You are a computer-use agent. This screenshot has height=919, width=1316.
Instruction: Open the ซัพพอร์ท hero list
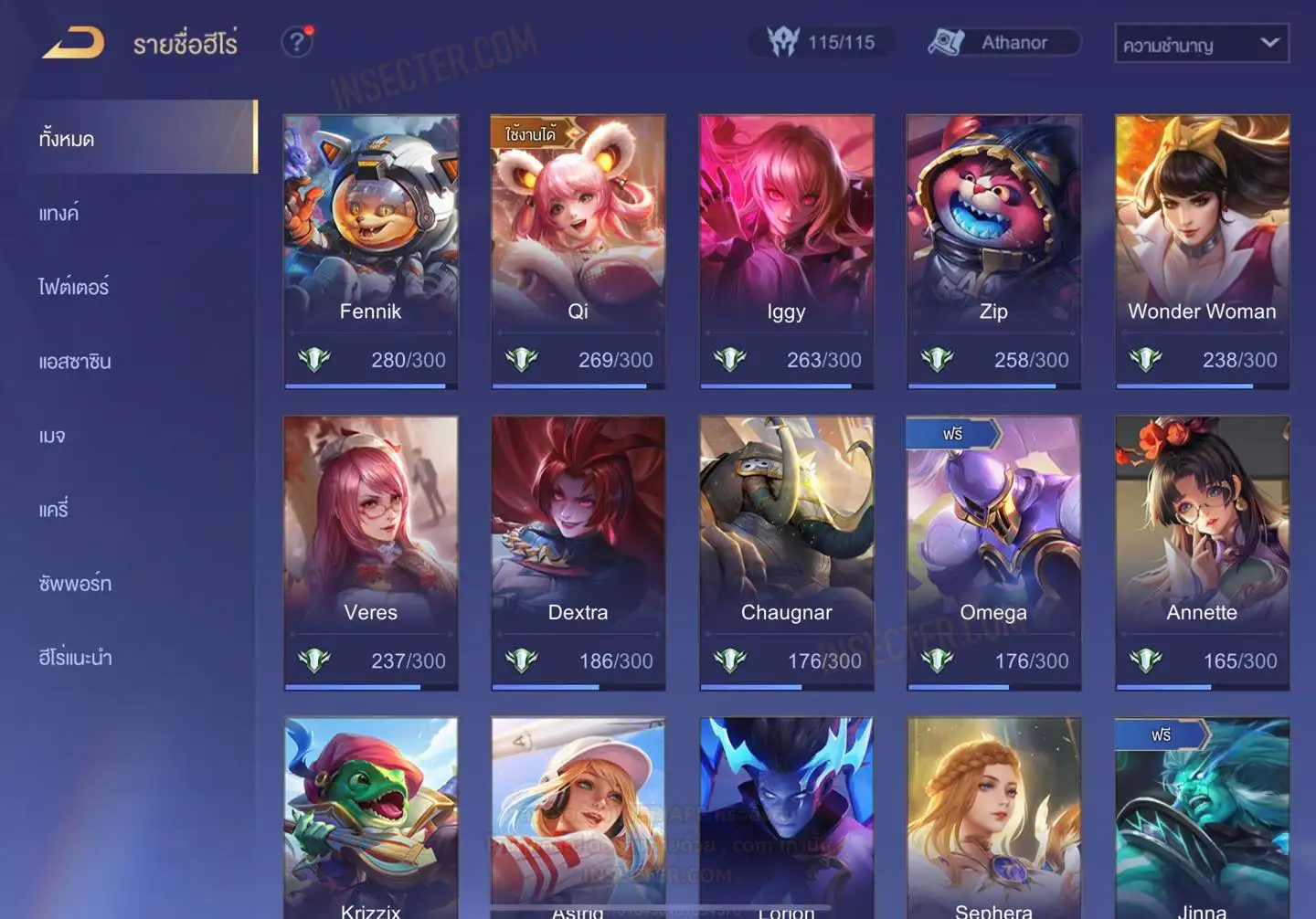75,583
